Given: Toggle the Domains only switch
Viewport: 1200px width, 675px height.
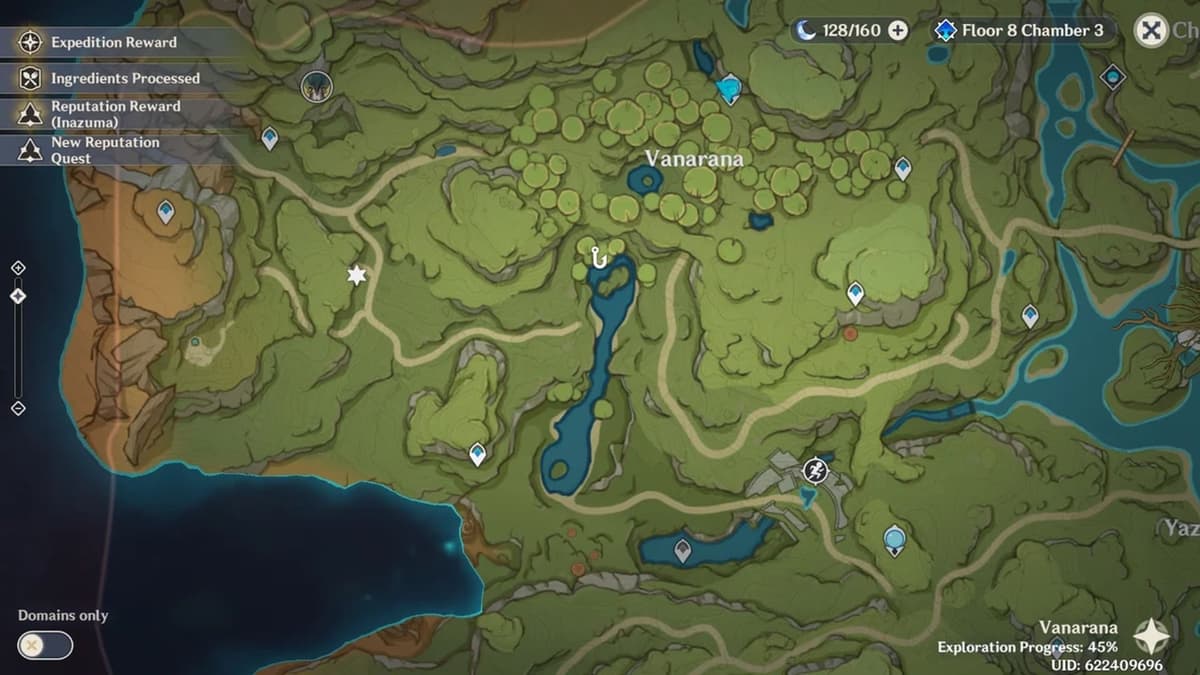Looking at the screenshot, I should click(x=46, y=645).
